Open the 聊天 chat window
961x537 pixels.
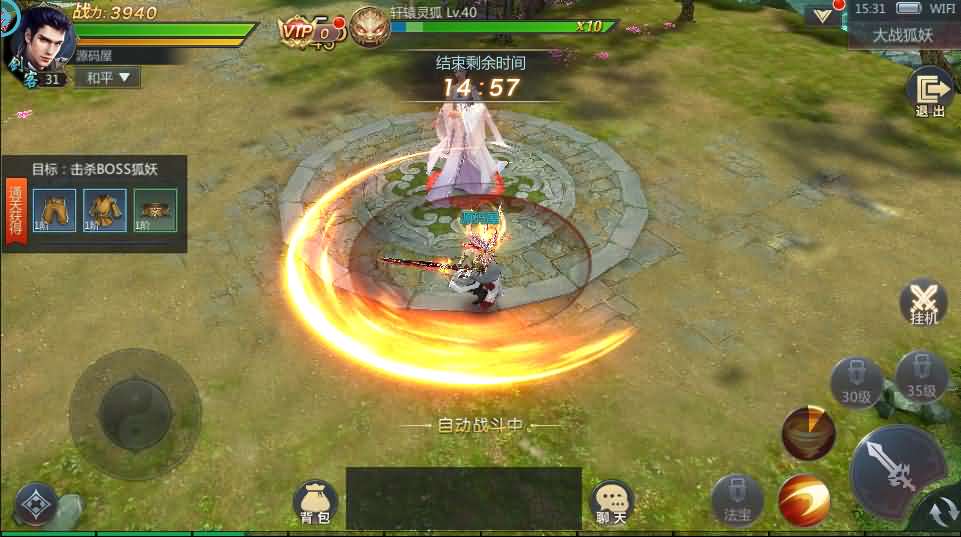pyautogui.click(x=611, y=502)
